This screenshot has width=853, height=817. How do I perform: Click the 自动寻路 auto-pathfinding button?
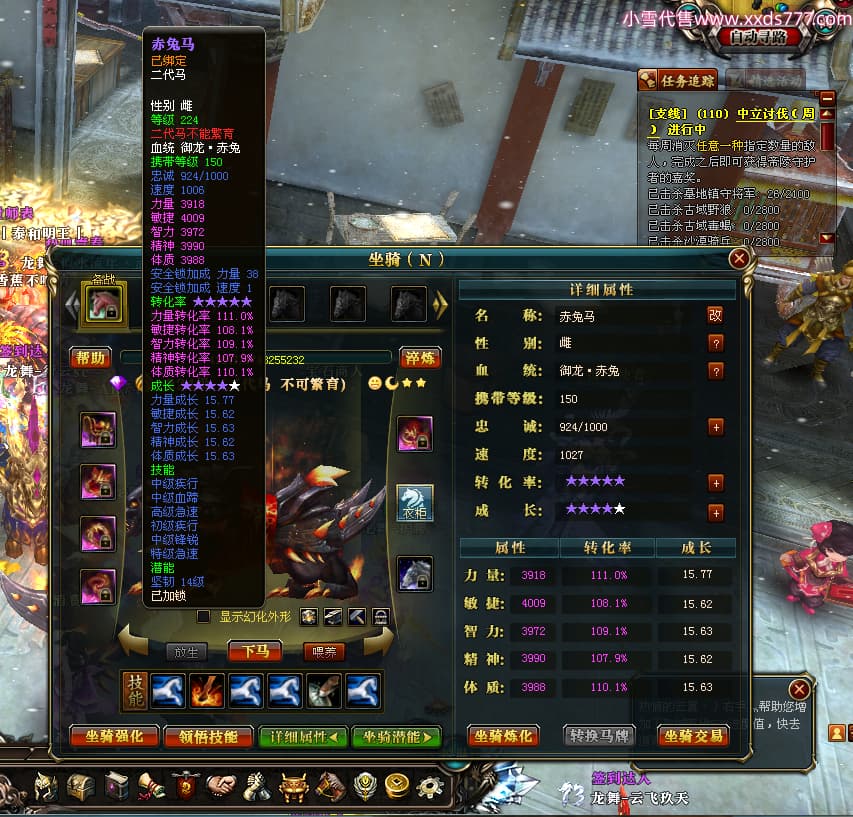tap(759, 37)
